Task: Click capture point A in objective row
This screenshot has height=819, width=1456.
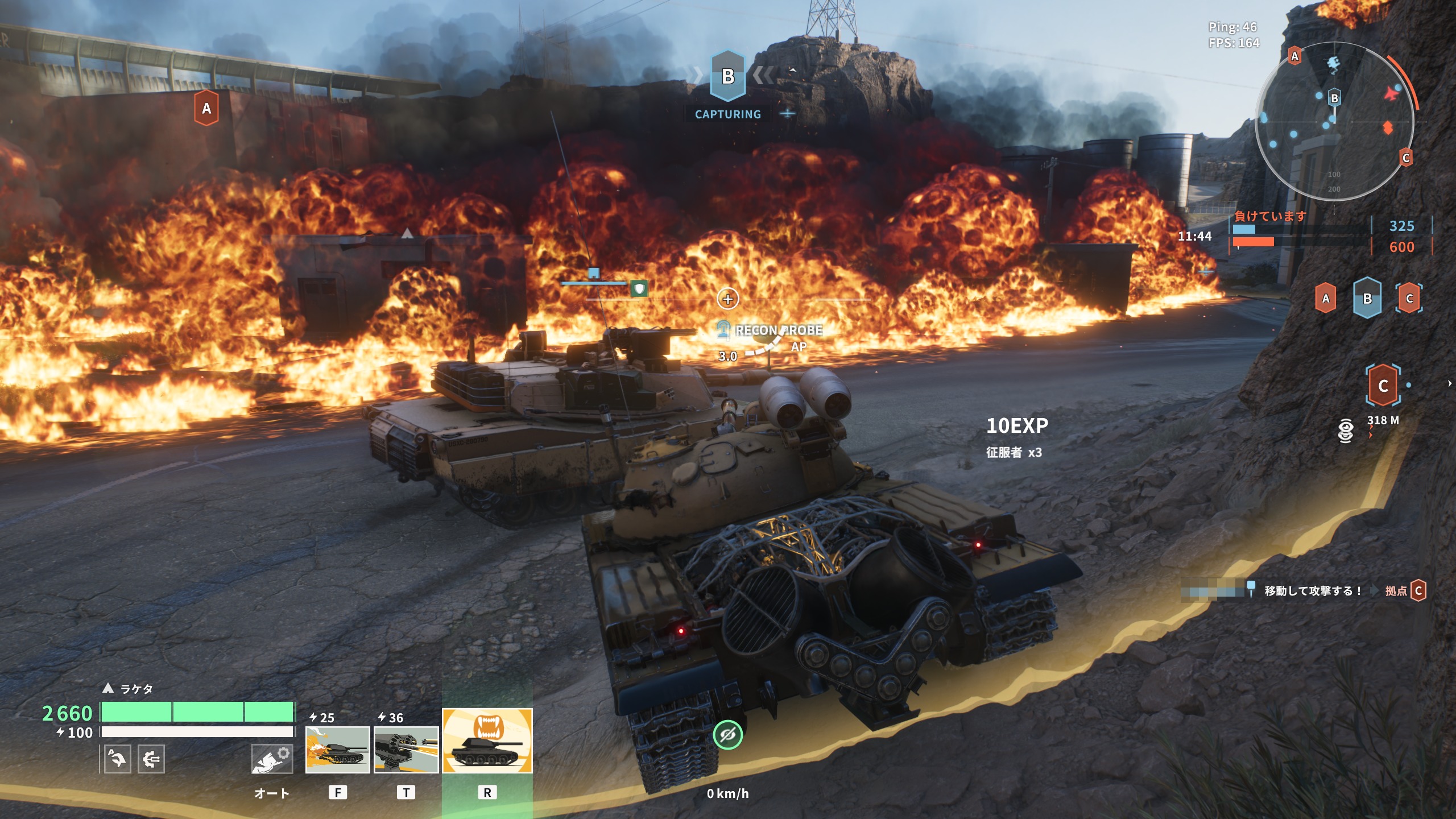Action: pyautogui.click(x=1326, y=299)
